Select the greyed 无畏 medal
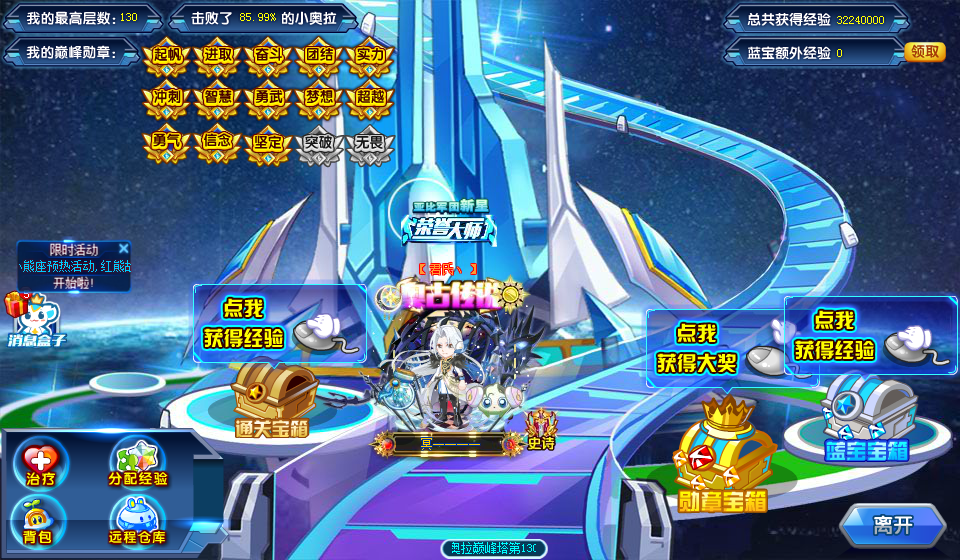 [370, 145]
